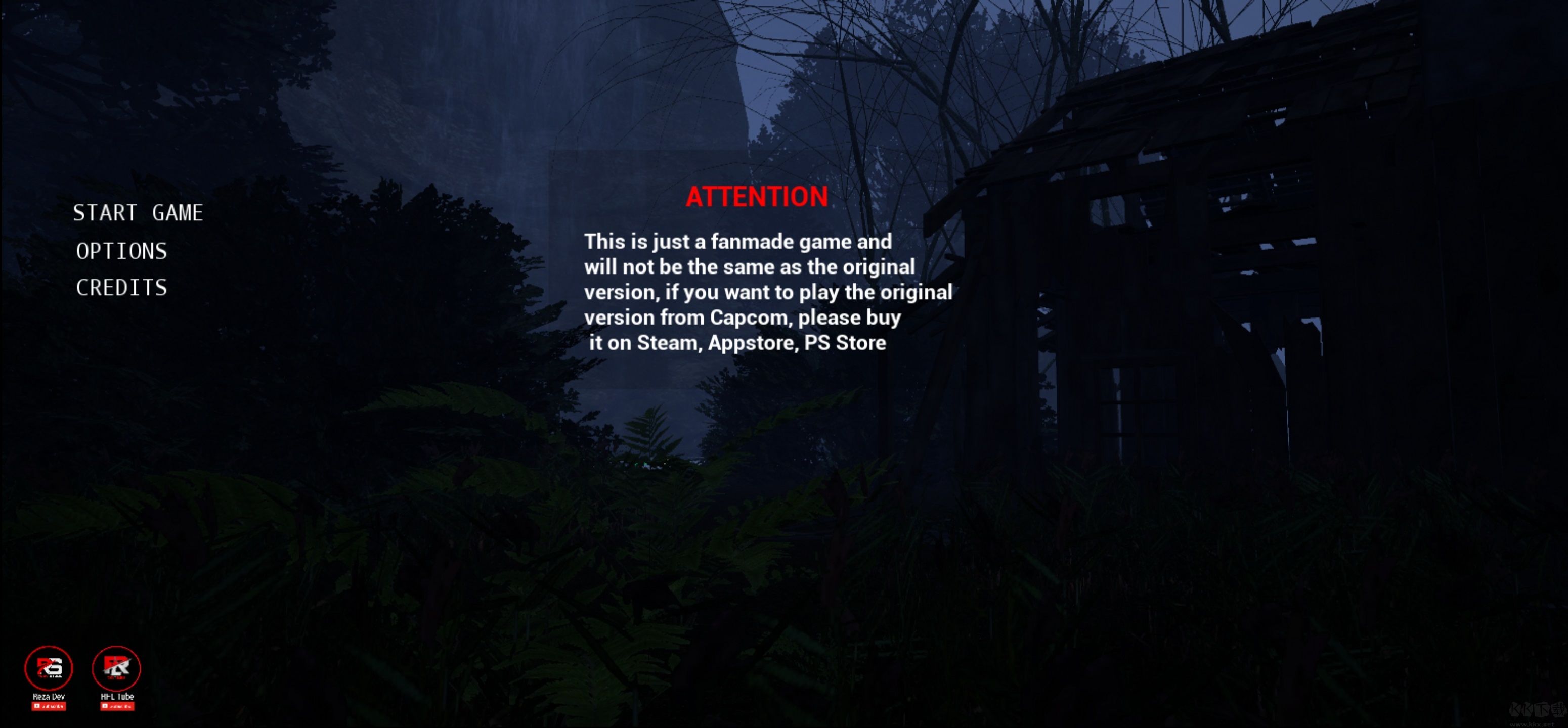Open the RFL Tube channel logo
Screen dimensions: 1568x728
[116, 668]
